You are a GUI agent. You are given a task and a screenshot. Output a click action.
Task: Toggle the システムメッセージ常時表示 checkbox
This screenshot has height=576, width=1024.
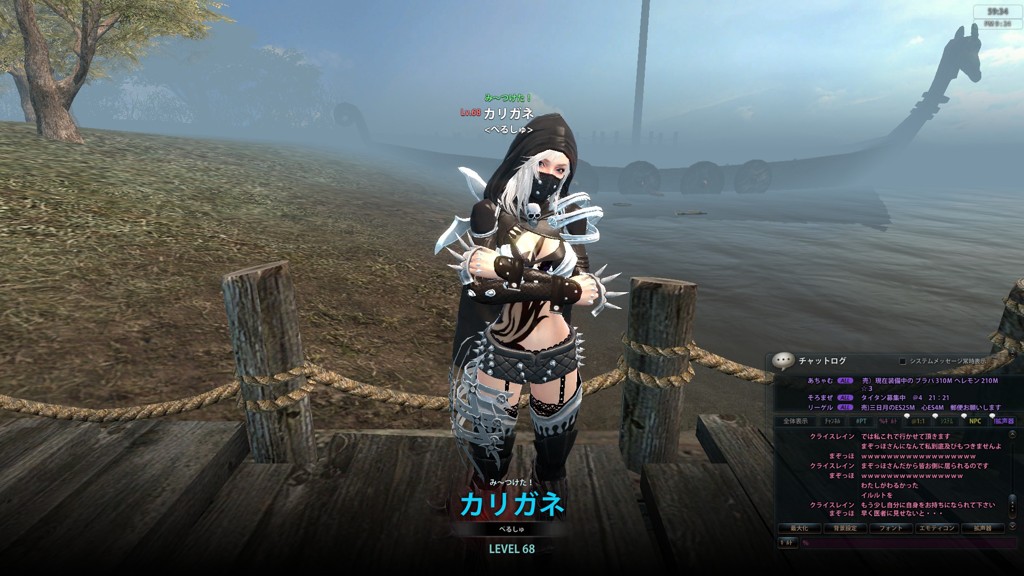click(903, 361)
